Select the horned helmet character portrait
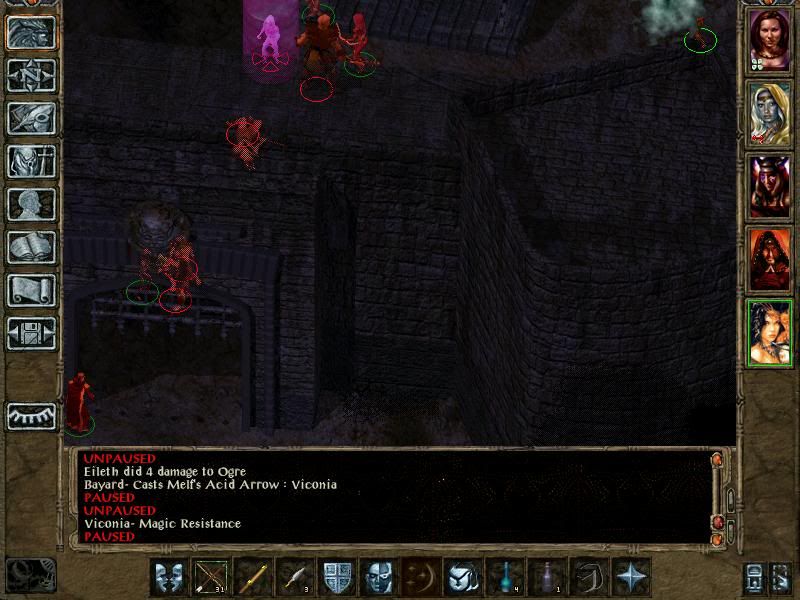Image resolution: width=800 pixels, height=600 pixels. click(769, 187)
